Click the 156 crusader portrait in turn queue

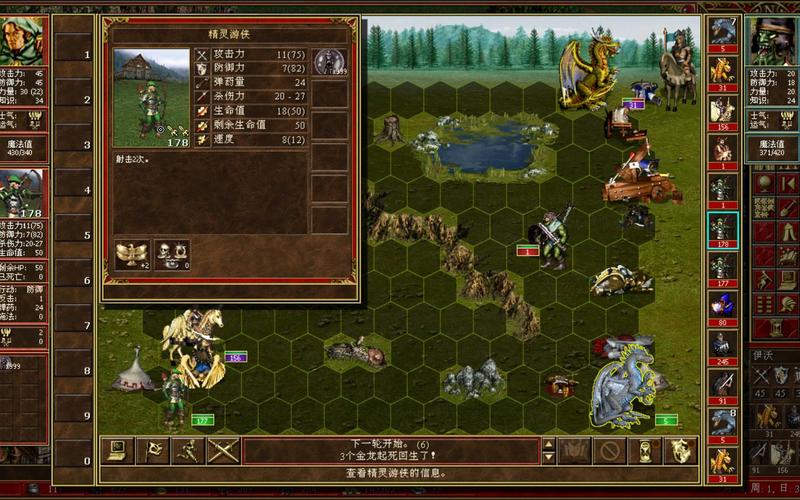[x=722, y=110]
